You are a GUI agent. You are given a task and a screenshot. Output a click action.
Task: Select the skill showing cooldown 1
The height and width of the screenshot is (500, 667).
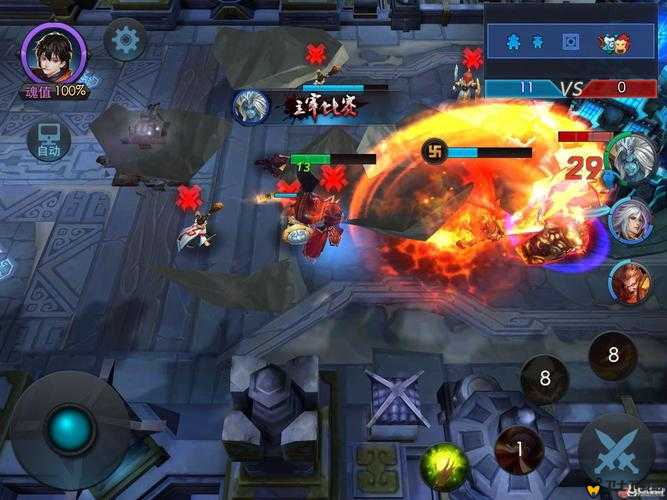click(520, 449)
